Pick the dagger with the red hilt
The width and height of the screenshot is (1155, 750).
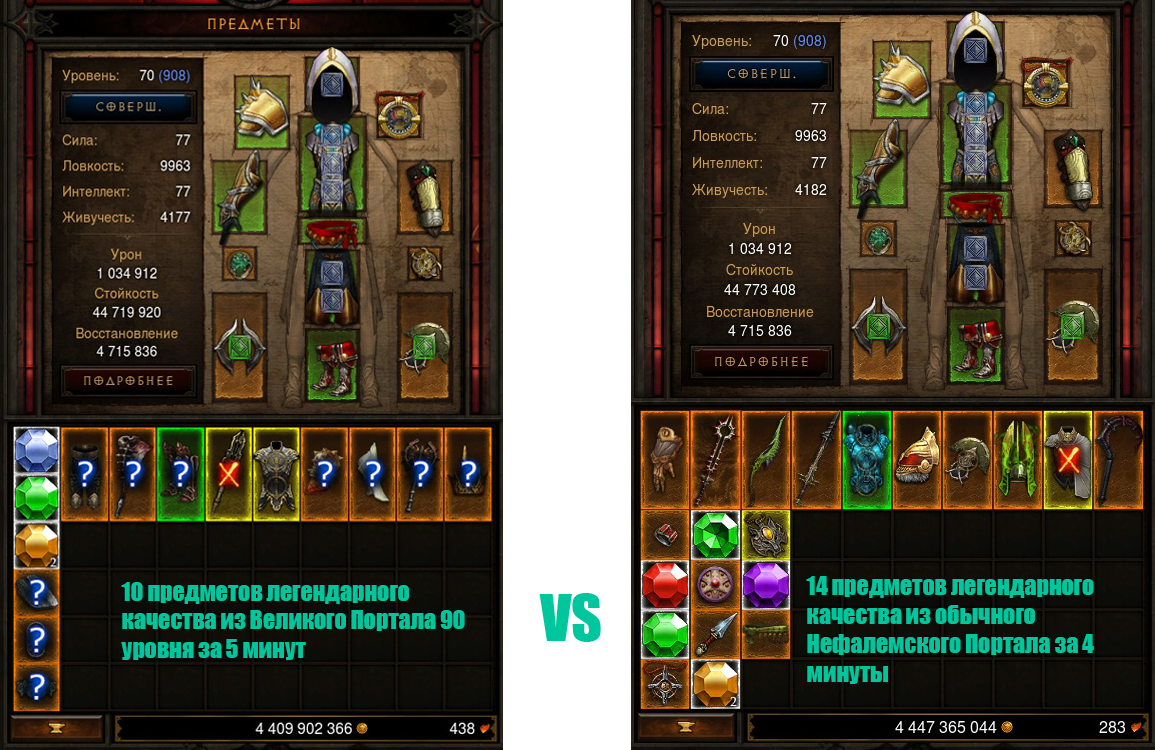click(715, 634)
